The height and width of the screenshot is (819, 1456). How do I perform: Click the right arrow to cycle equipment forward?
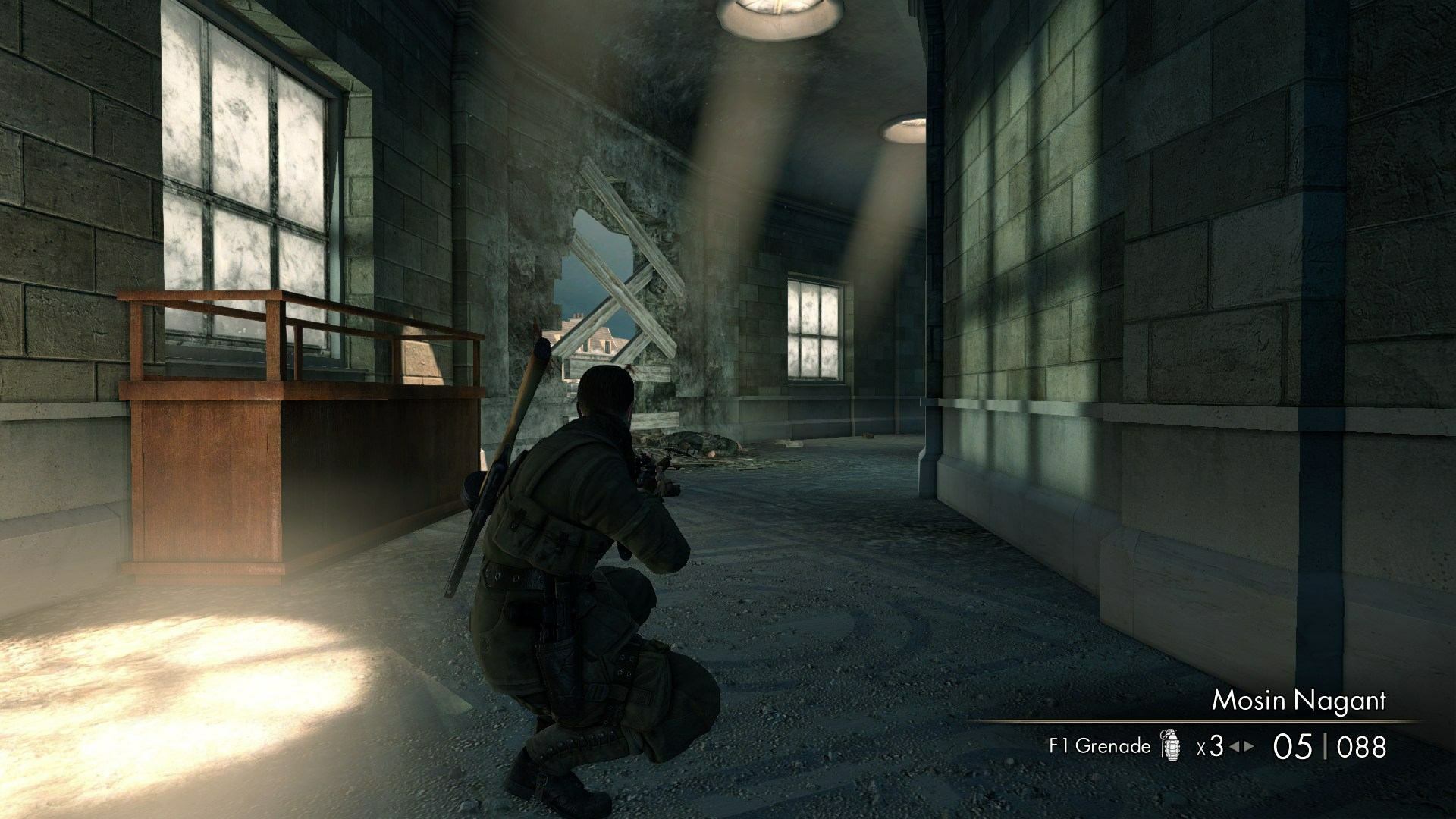click(1248, 747)
